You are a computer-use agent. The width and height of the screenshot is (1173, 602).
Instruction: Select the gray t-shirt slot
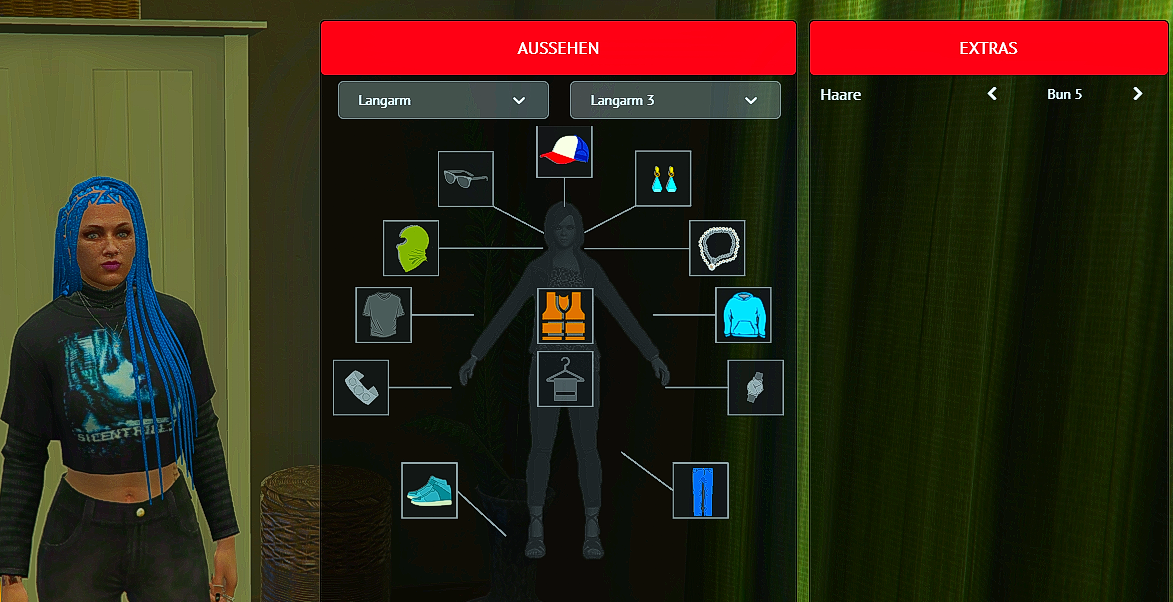[x=383, y=315]
